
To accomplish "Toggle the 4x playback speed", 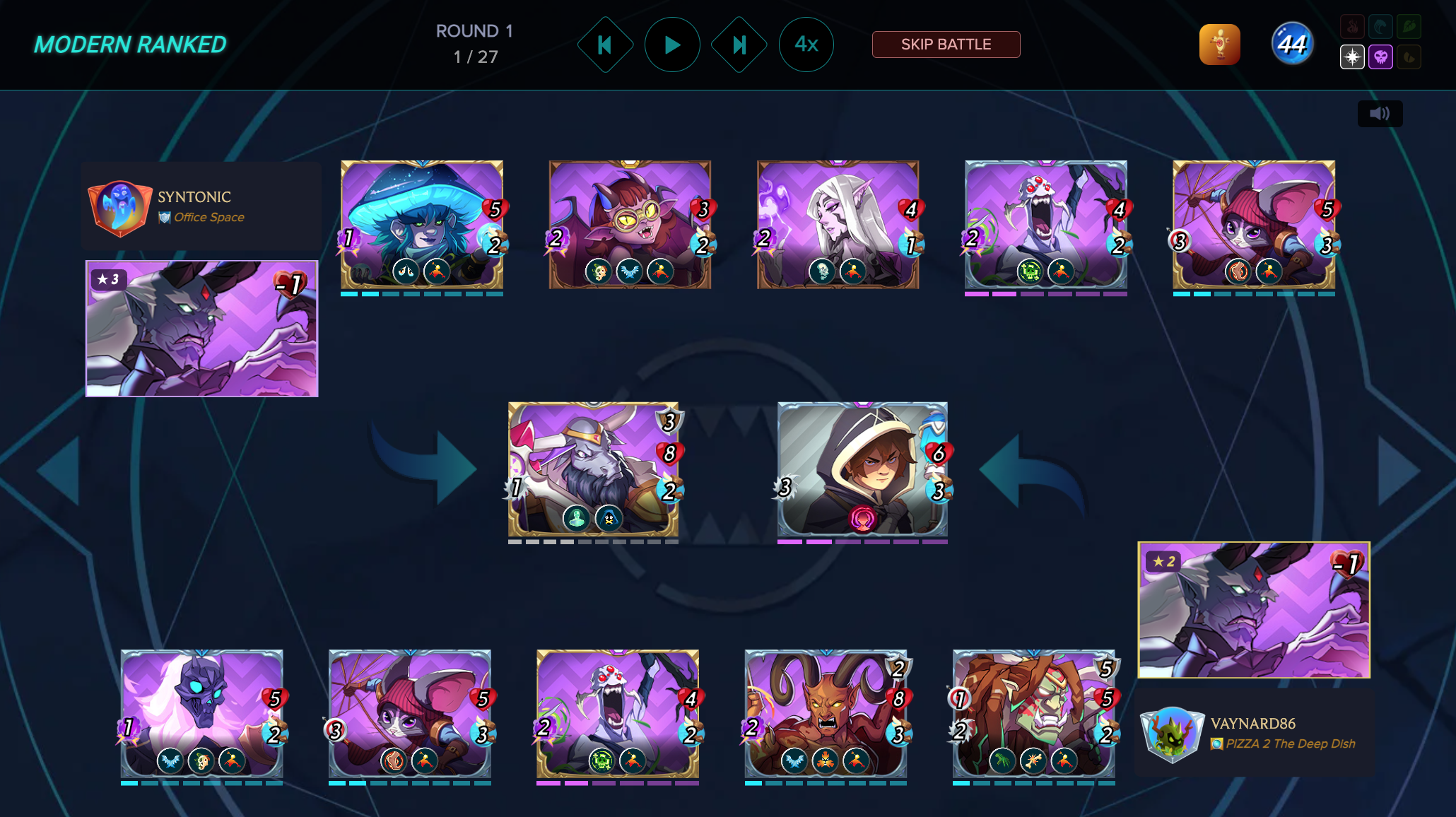I will pyautogui.click(x=806, y=45).
